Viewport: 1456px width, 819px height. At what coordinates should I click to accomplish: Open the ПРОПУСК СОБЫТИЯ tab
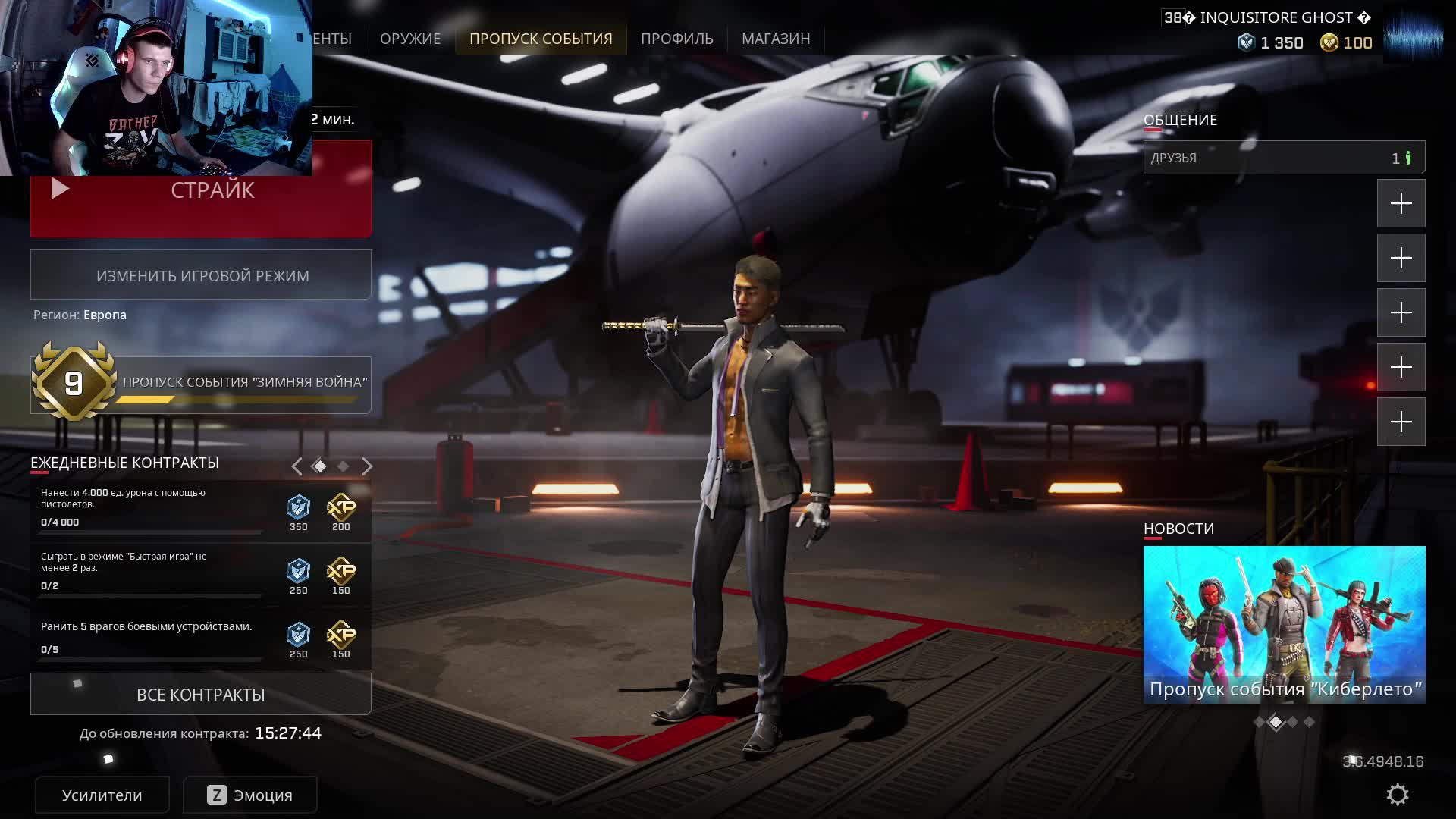pos(541,39)
